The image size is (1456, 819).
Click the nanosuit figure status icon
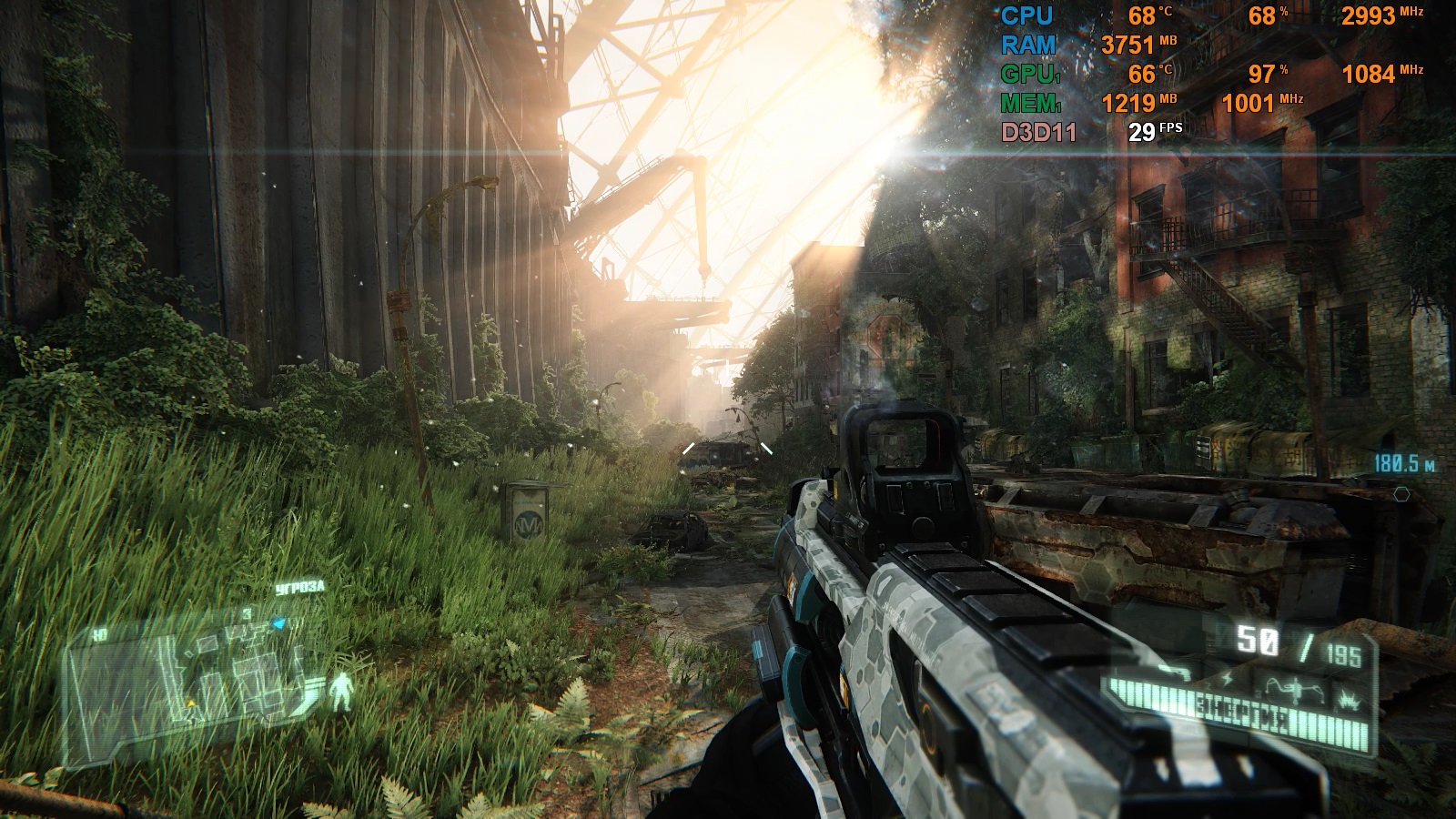341,691
